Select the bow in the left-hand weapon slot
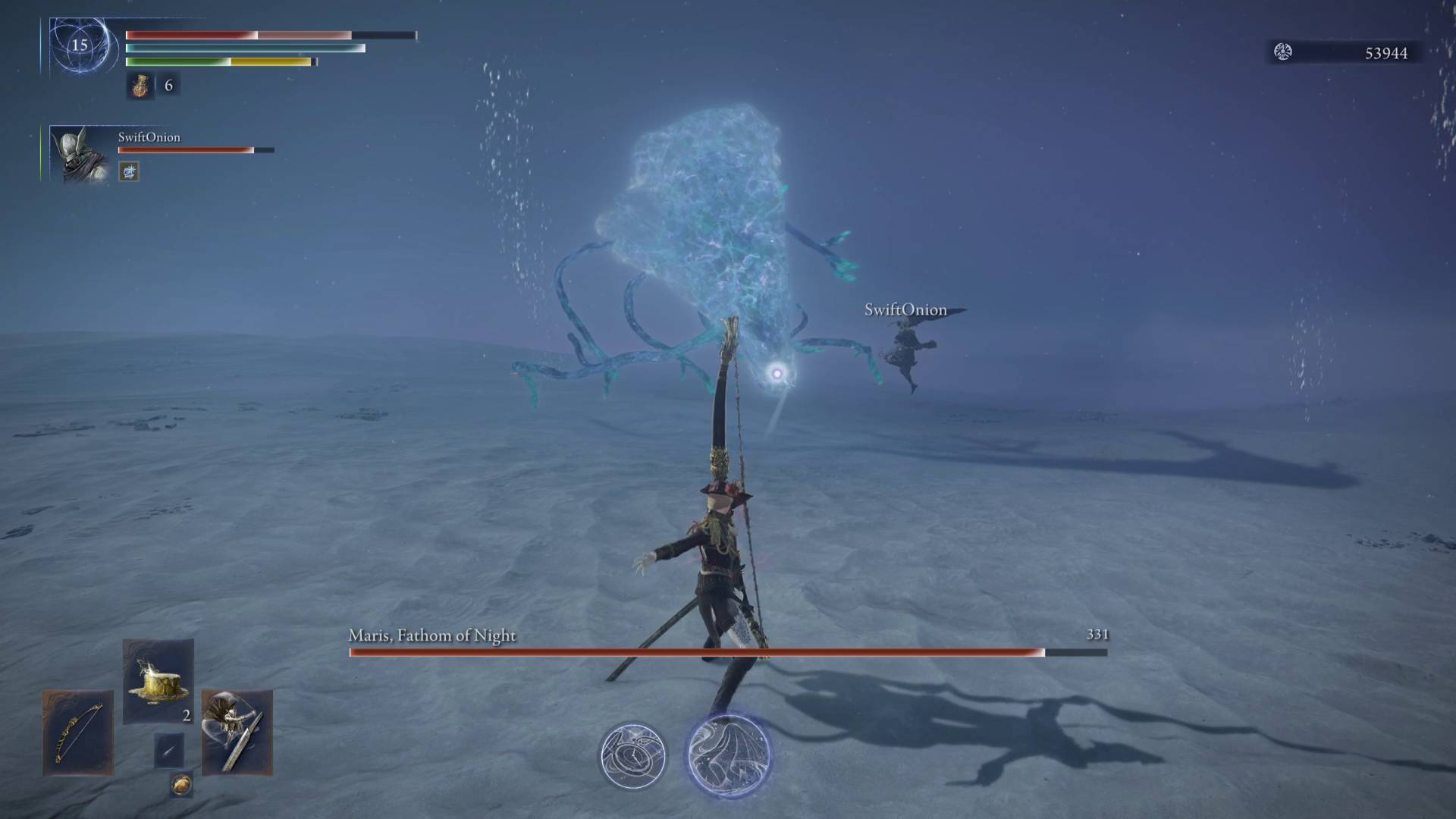 77,733
